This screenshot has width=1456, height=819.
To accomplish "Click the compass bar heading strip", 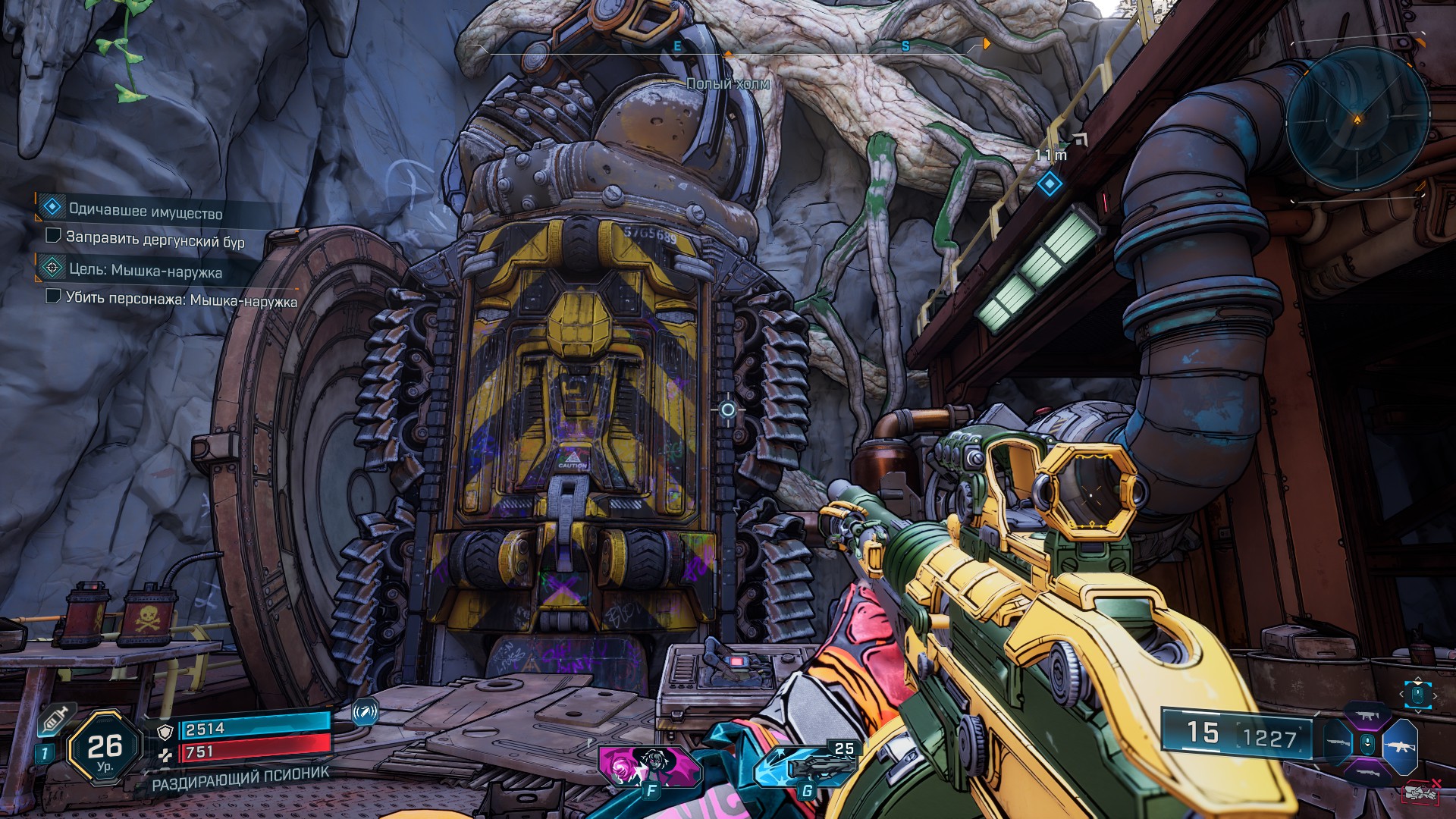I will point(728,48).
